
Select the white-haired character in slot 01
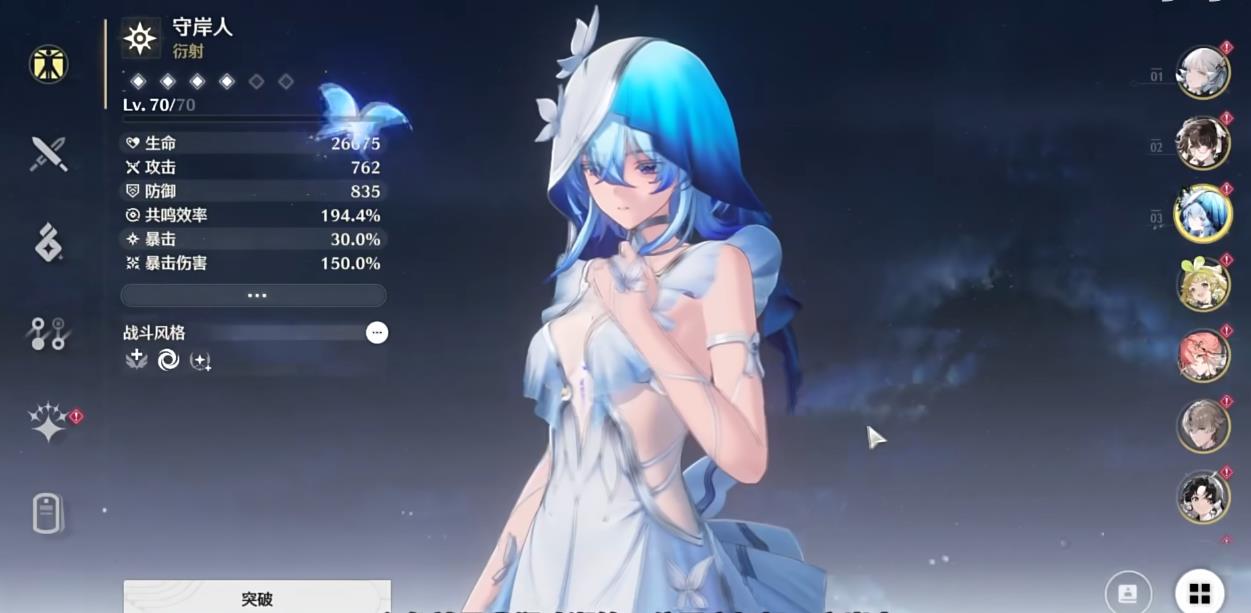point(1202,73)
